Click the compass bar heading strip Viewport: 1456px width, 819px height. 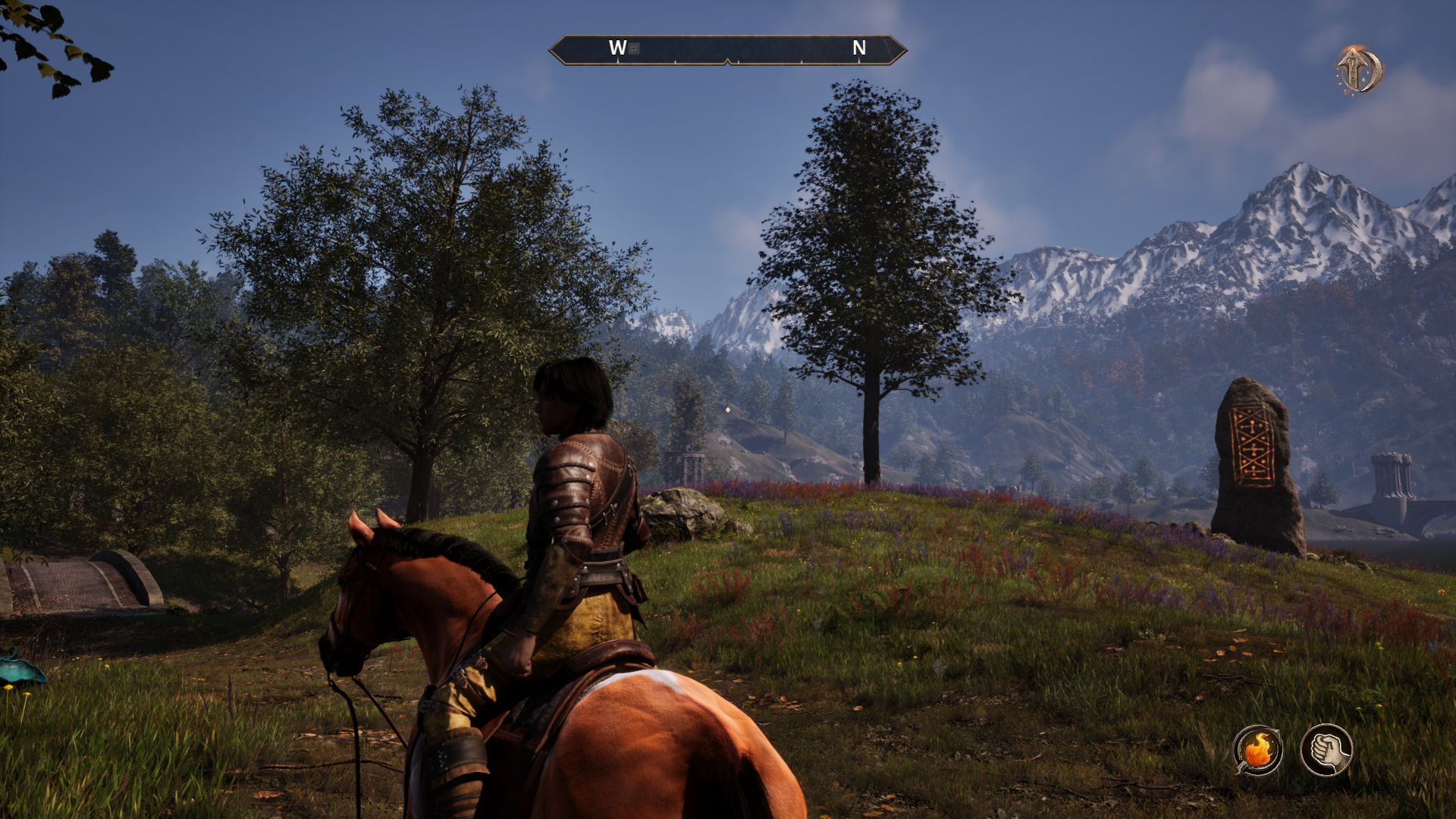(727, 50)
